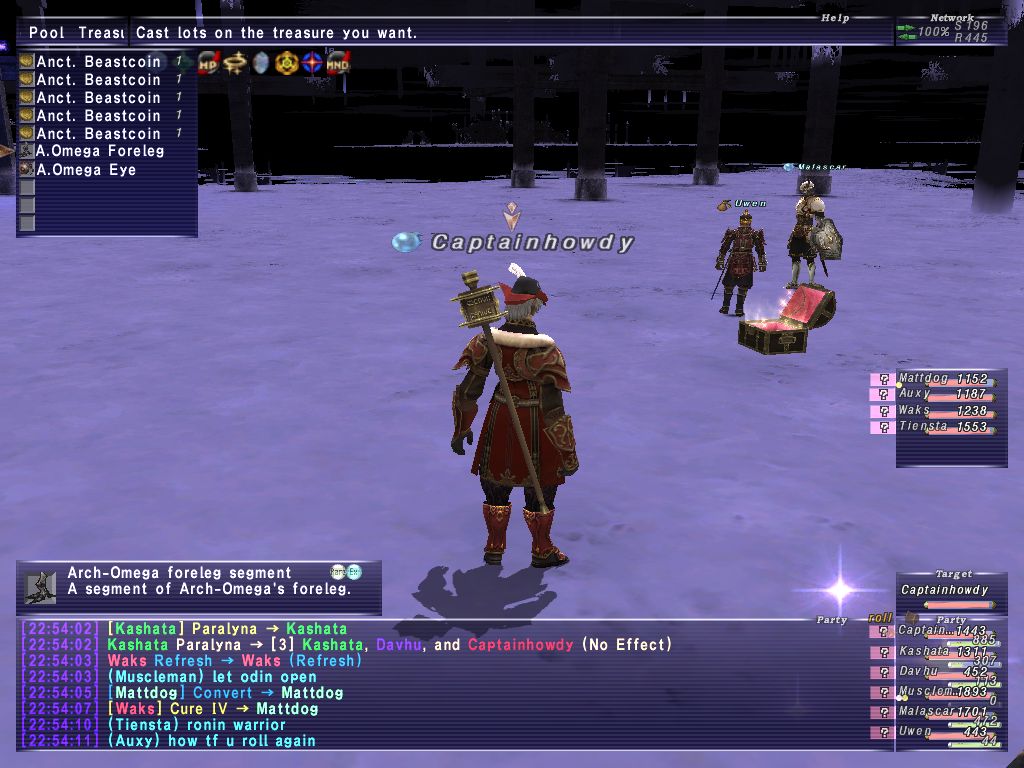The height and width of the screenshot is (768, 1024).
Task: Open the Help indicator at top
Action: click(835, 18)
